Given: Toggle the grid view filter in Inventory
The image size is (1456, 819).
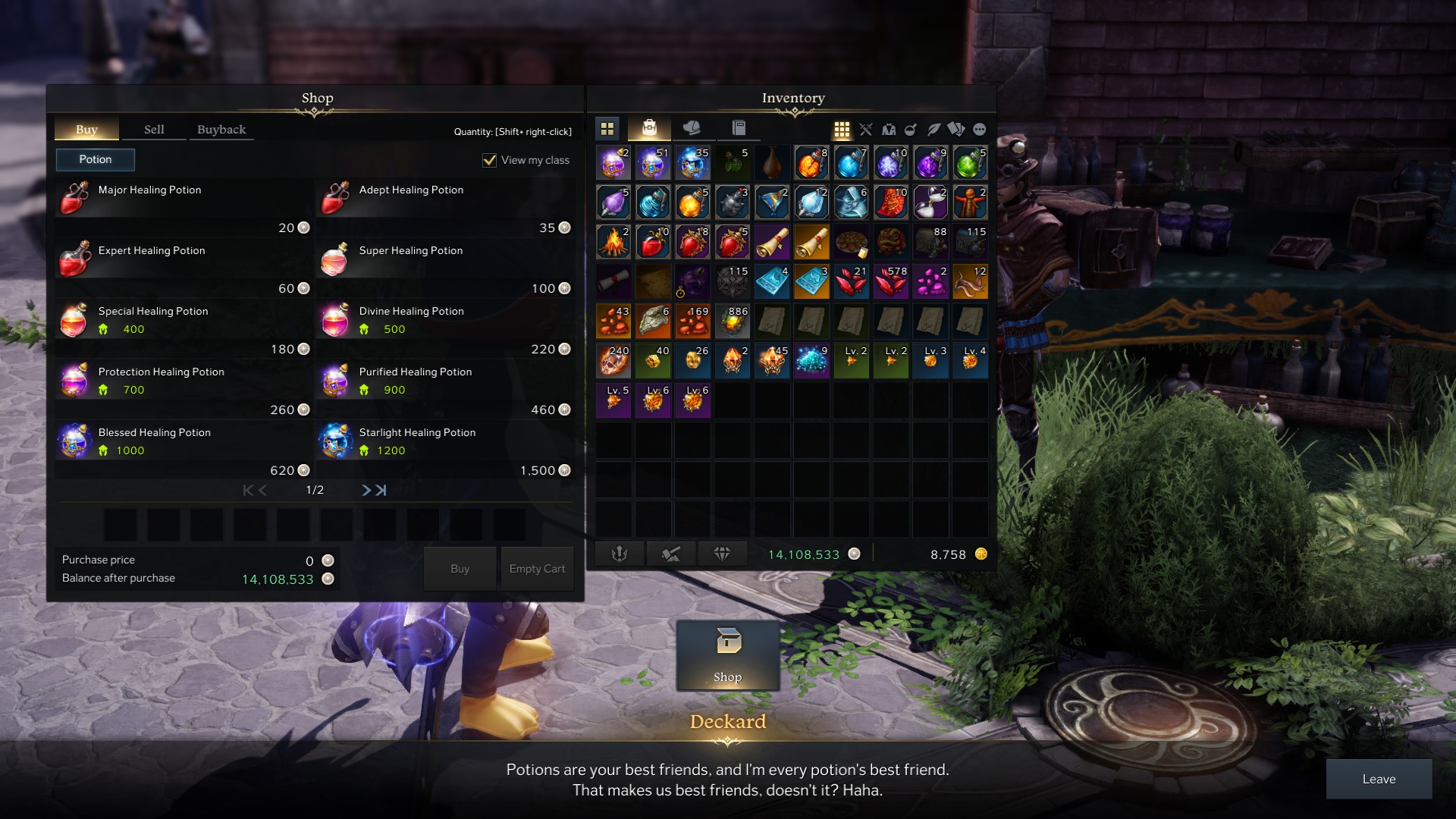Looking at the screenshot, I should pyautogui.click(x=843, y=129).
